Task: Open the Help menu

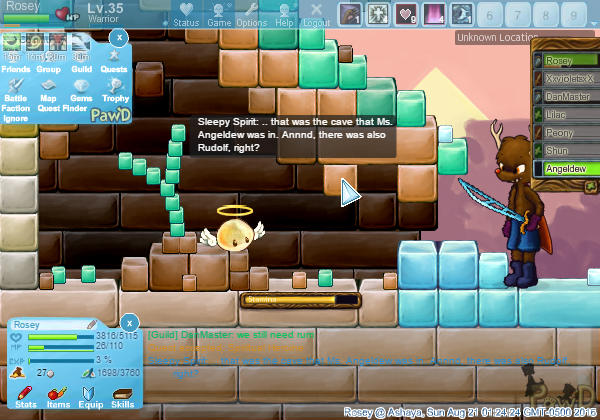Action: [285, 14]
